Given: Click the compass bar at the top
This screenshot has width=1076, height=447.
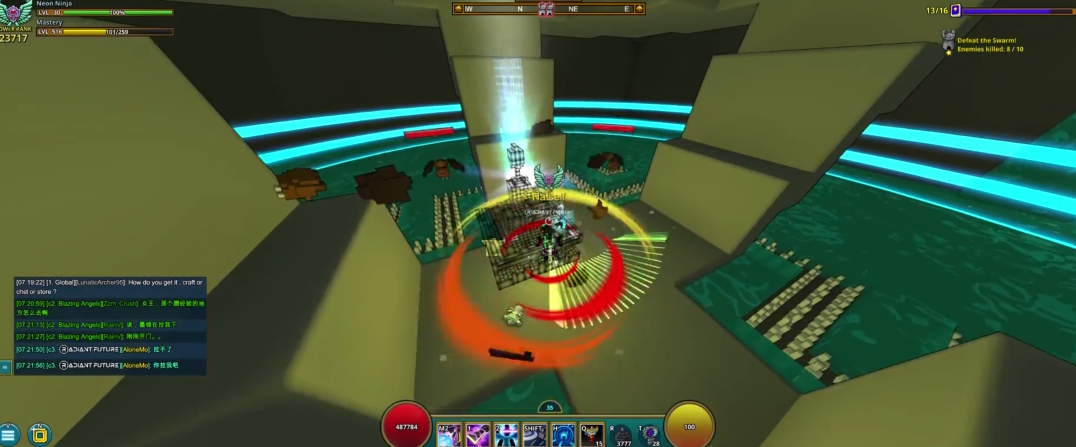Looking at the screenshot, I should (x=548, y=9).
